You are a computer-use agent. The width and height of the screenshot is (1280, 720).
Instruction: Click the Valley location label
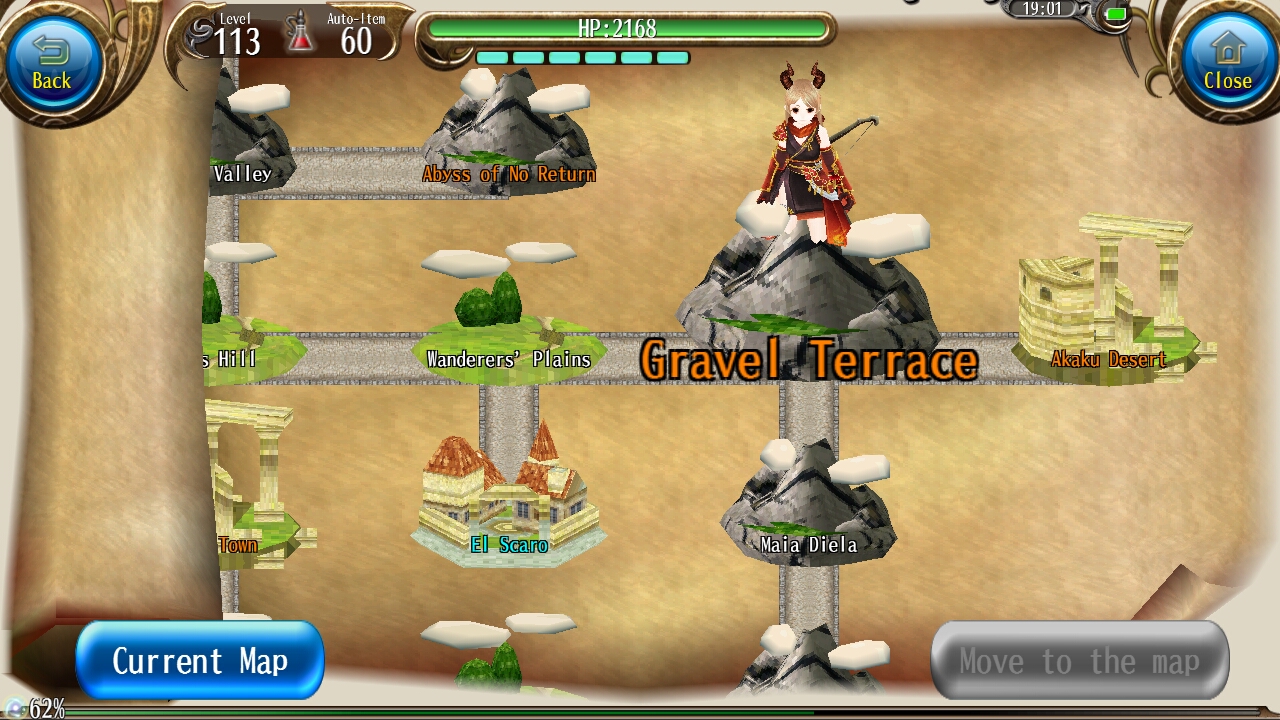[x=243, y=172]
